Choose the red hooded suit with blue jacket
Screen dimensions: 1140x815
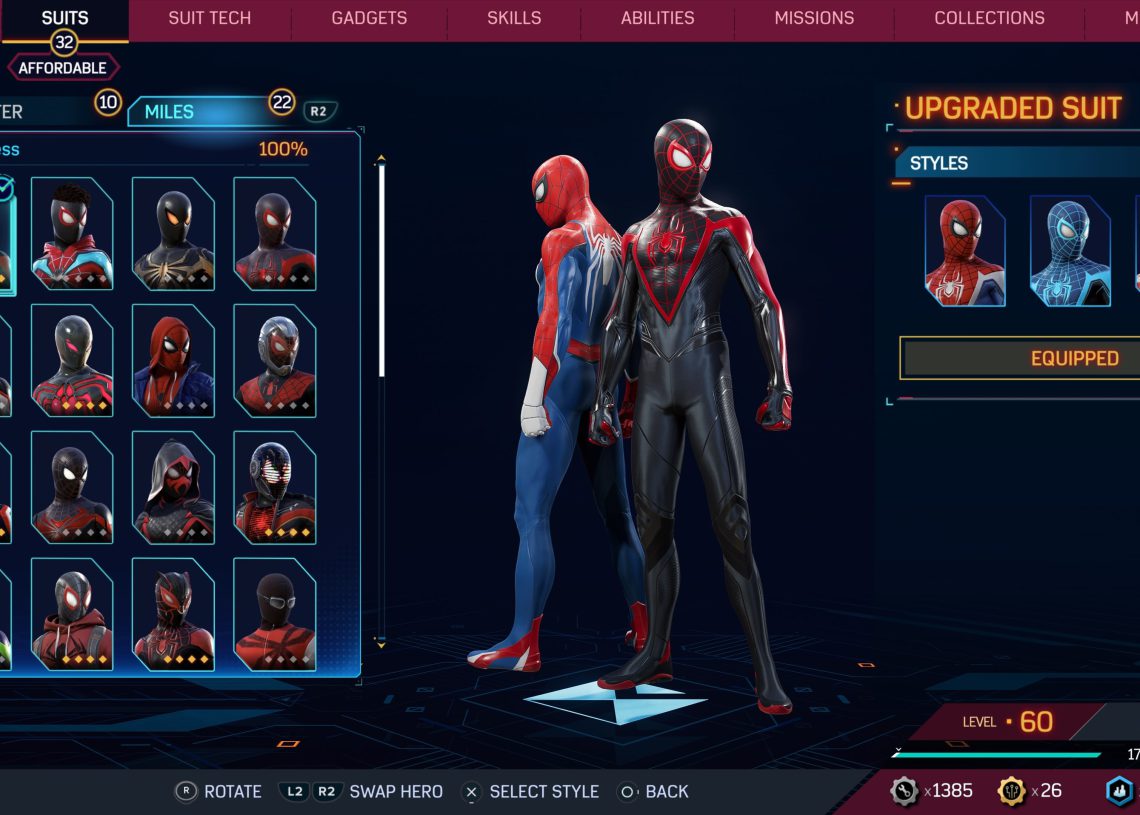(x=173, y=360)
